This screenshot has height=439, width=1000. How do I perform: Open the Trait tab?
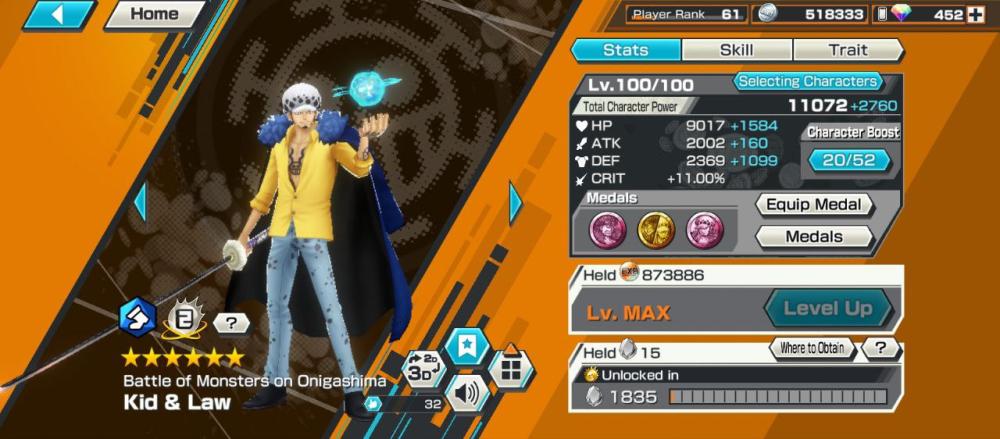pyautogui.click(x=847, y=50)
